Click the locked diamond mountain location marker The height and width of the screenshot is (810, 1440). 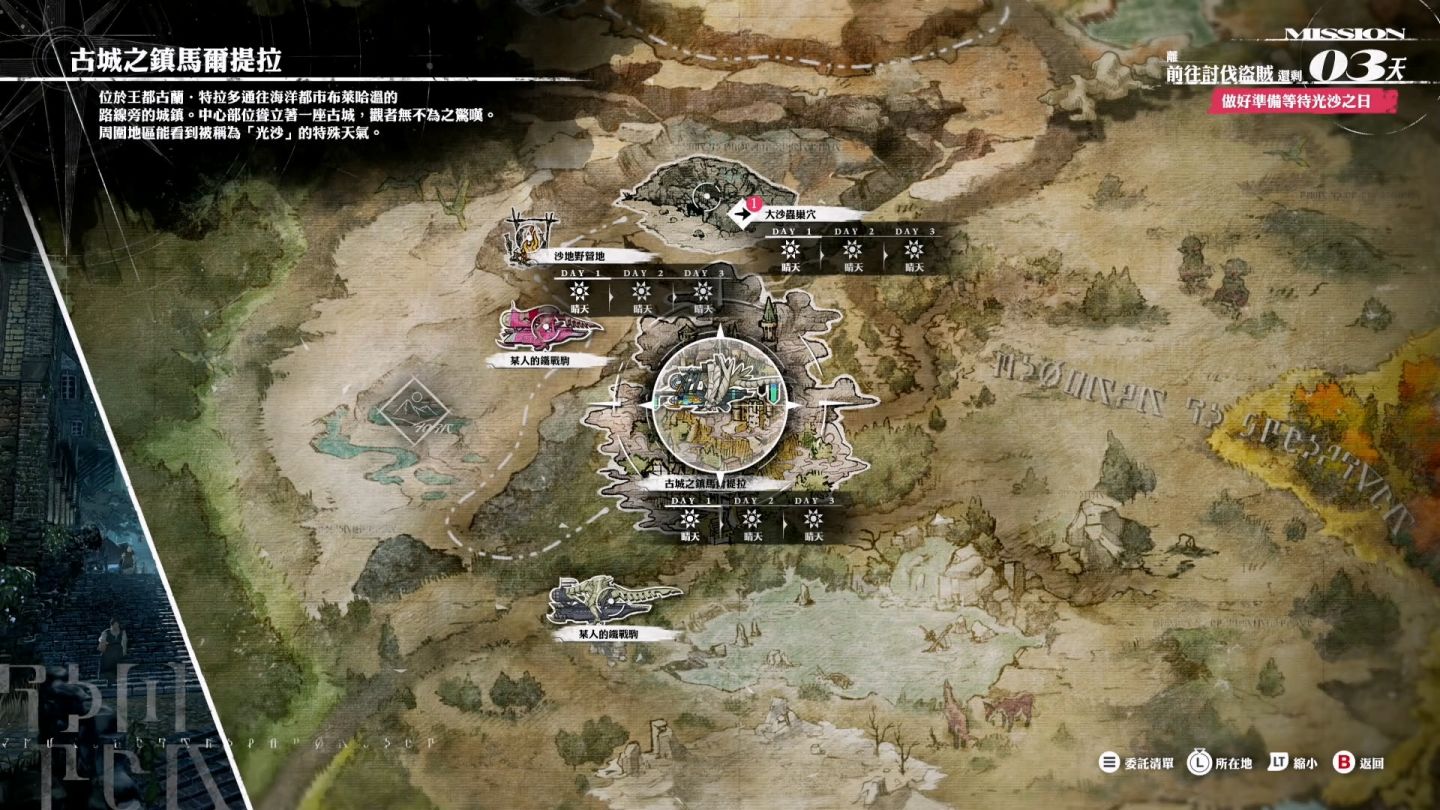412,411
